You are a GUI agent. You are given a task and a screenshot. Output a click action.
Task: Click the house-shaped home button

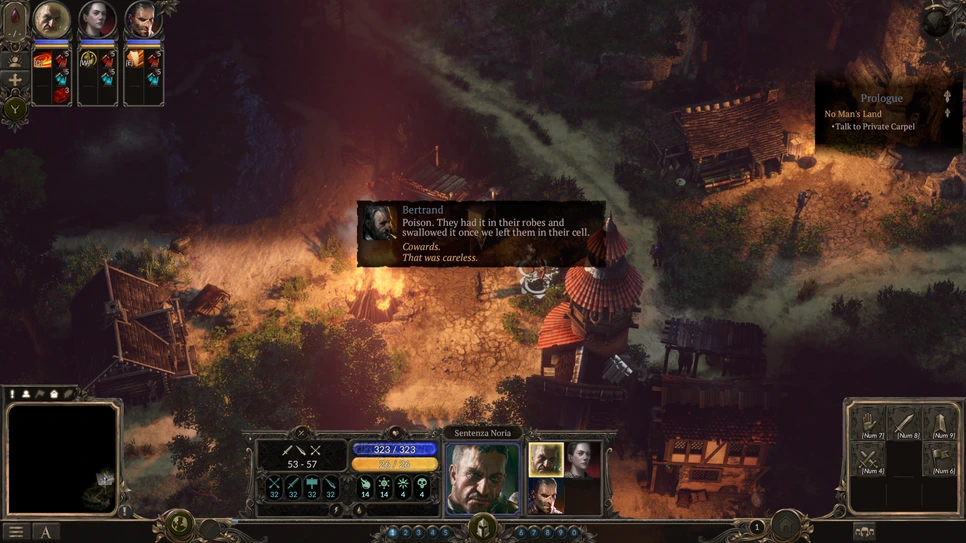787,526
